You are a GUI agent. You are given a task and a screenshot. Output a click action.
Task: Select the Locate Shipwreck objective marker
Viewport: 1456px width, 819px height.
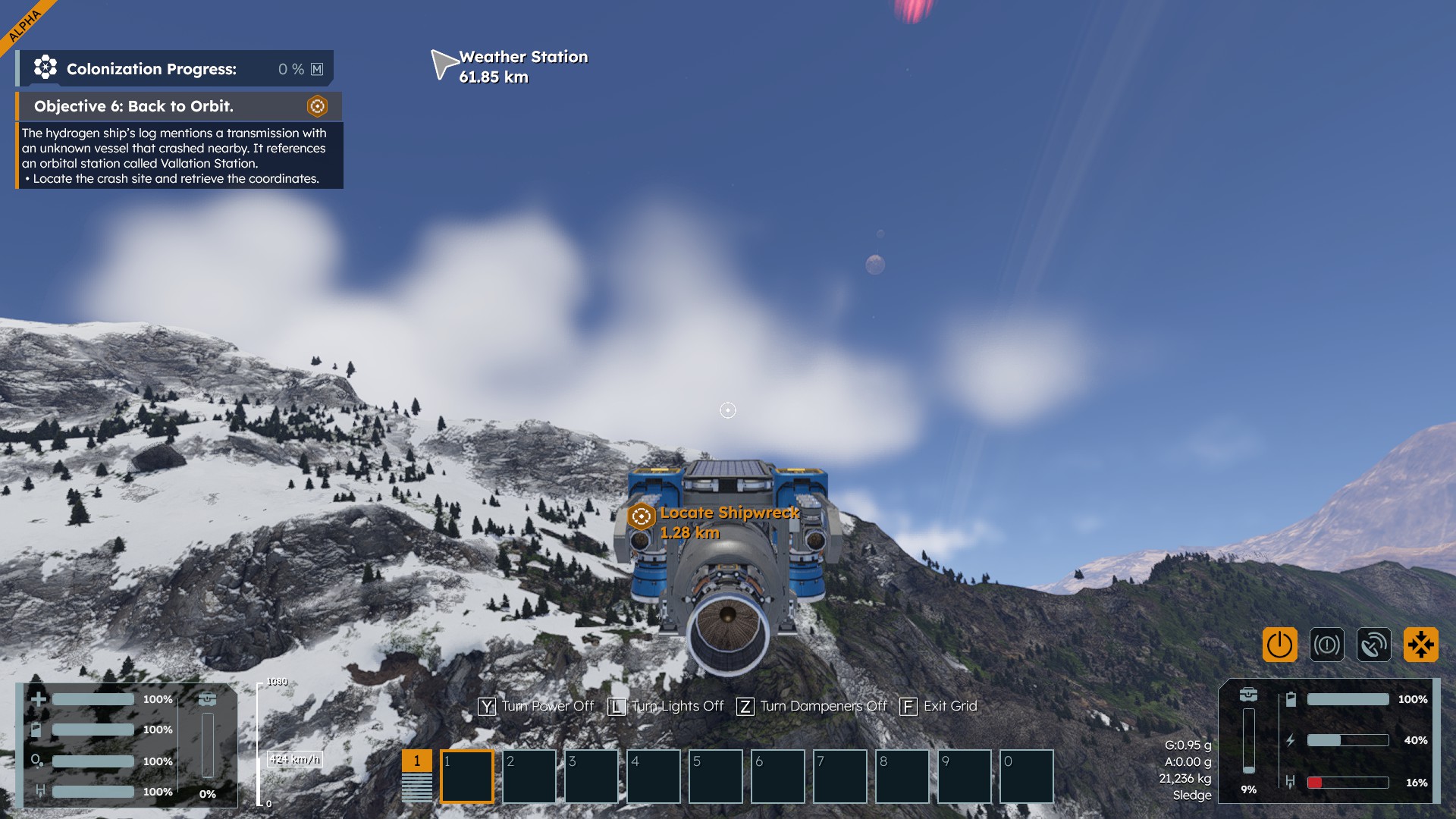coord(641,516)
